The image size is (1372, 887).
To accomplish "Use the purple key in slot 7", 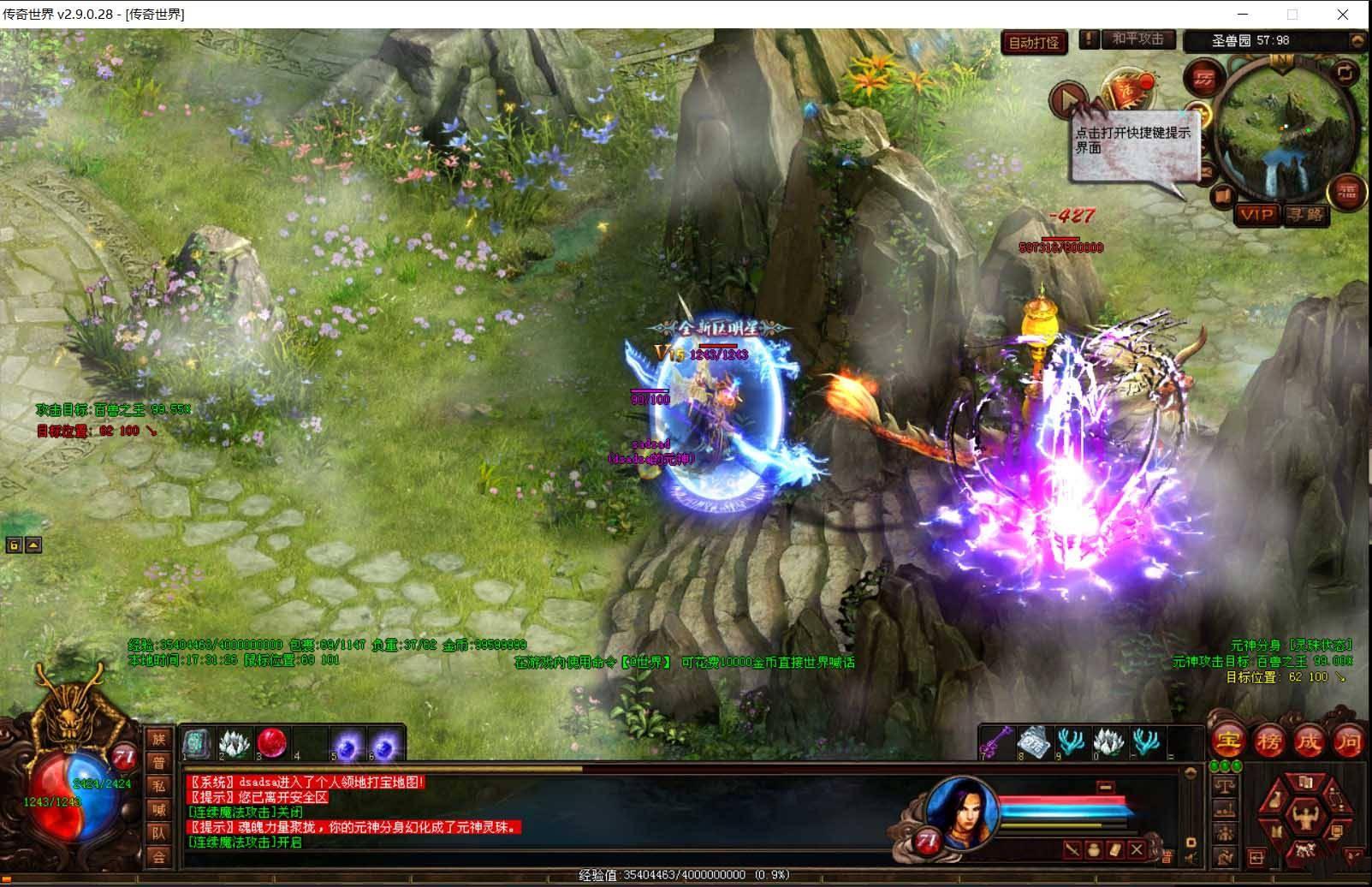I will point(996,742).
